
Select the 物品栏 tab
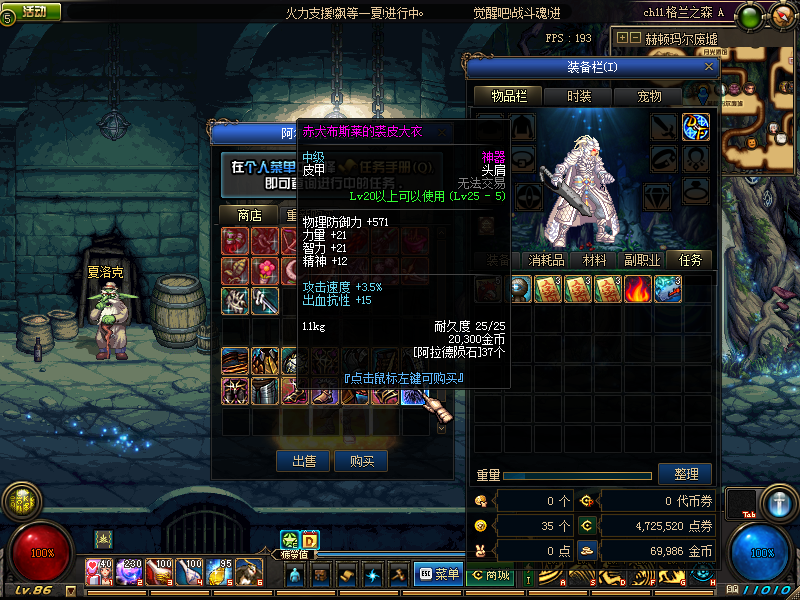tap(507, 96)
